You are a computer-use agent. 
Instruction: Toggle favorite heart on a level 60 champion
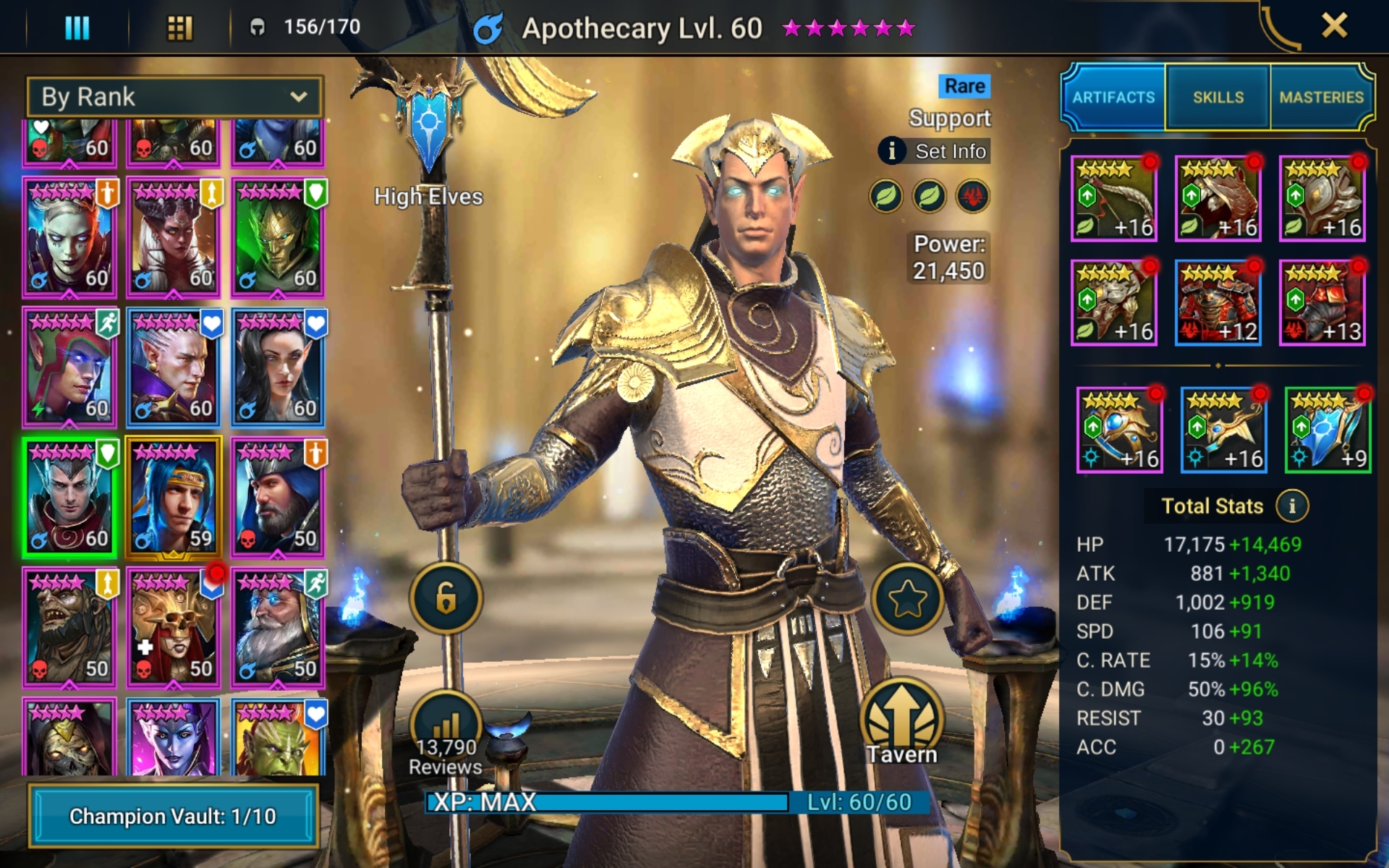(x=40, y=128)
